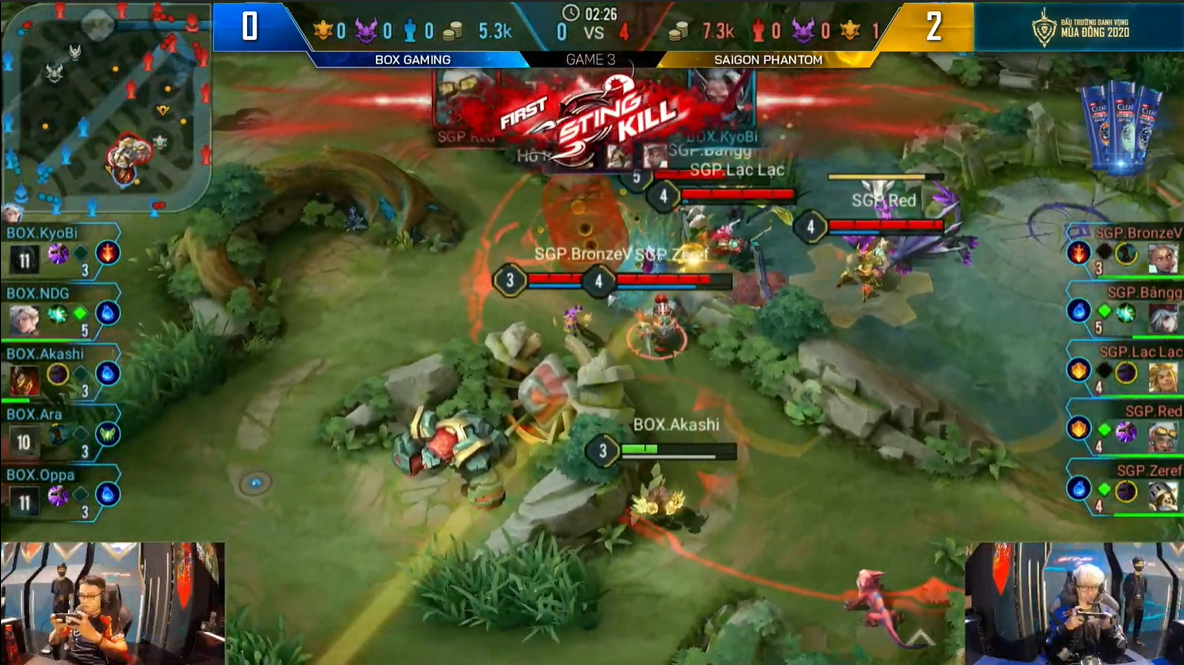The image size is (1184, 665).
Task: Open the Box Gaming player webcam feed
Action: (x=112, y=603)
